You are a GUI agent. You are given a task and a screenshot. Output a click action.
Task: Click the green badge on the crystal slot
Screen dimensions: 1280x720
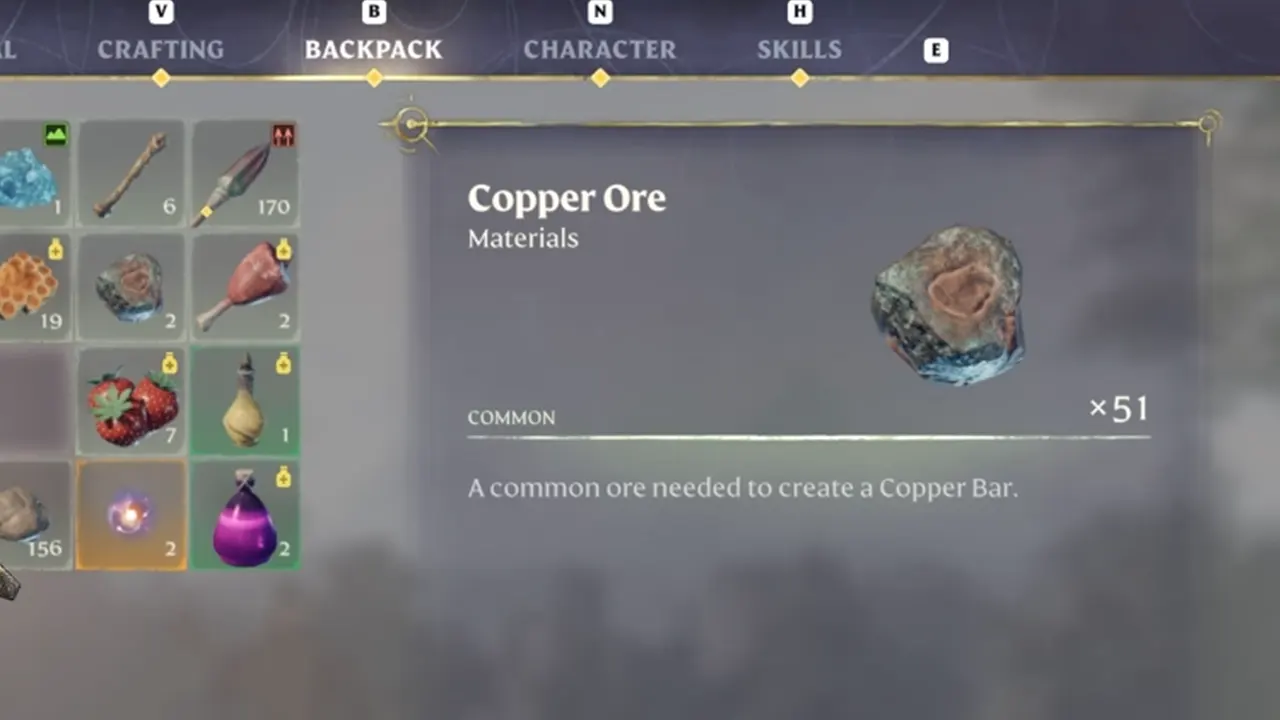(x=55, y=133)
